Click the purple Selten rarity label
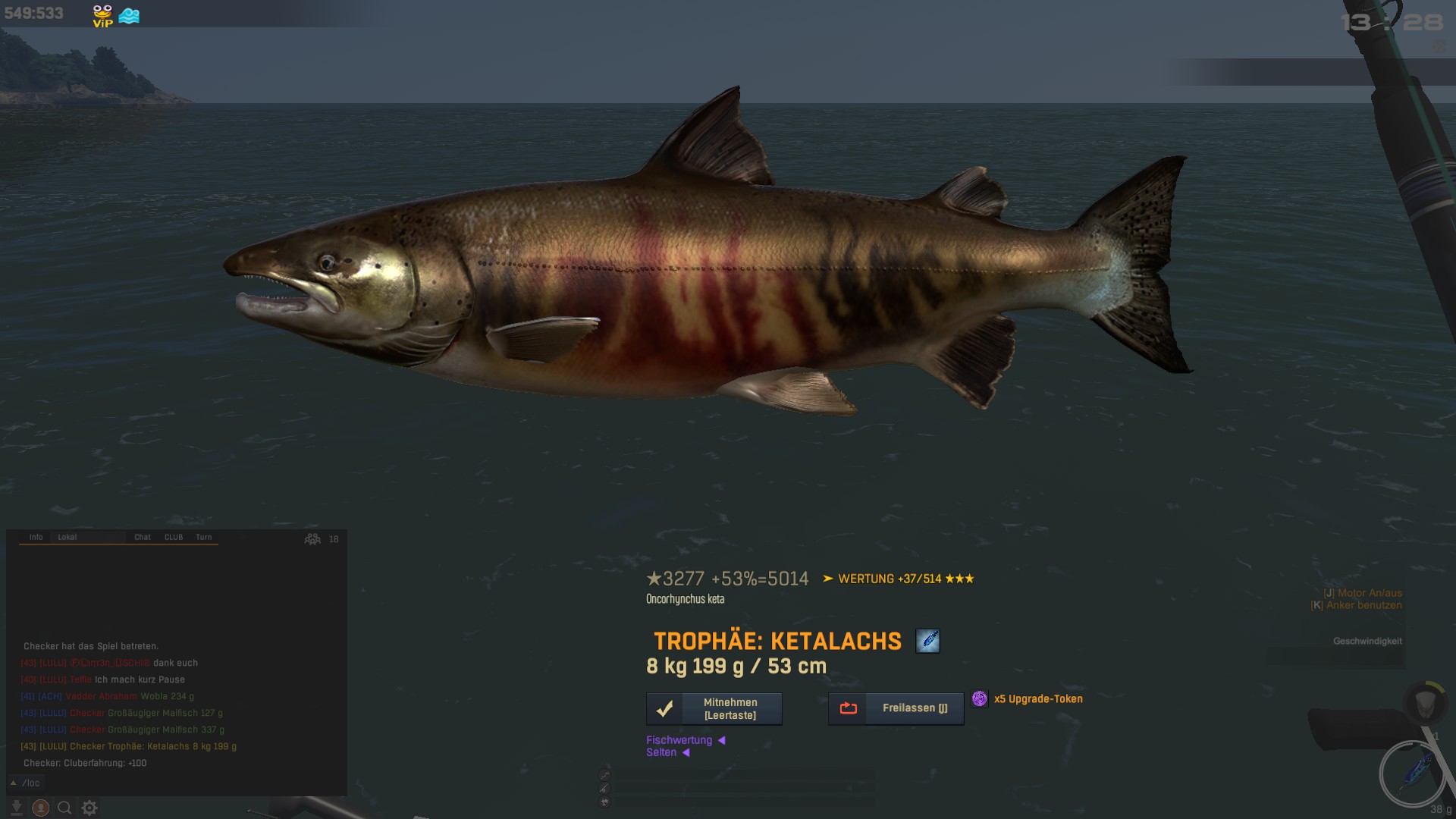The image size is (1456, 819). [661, 752]
